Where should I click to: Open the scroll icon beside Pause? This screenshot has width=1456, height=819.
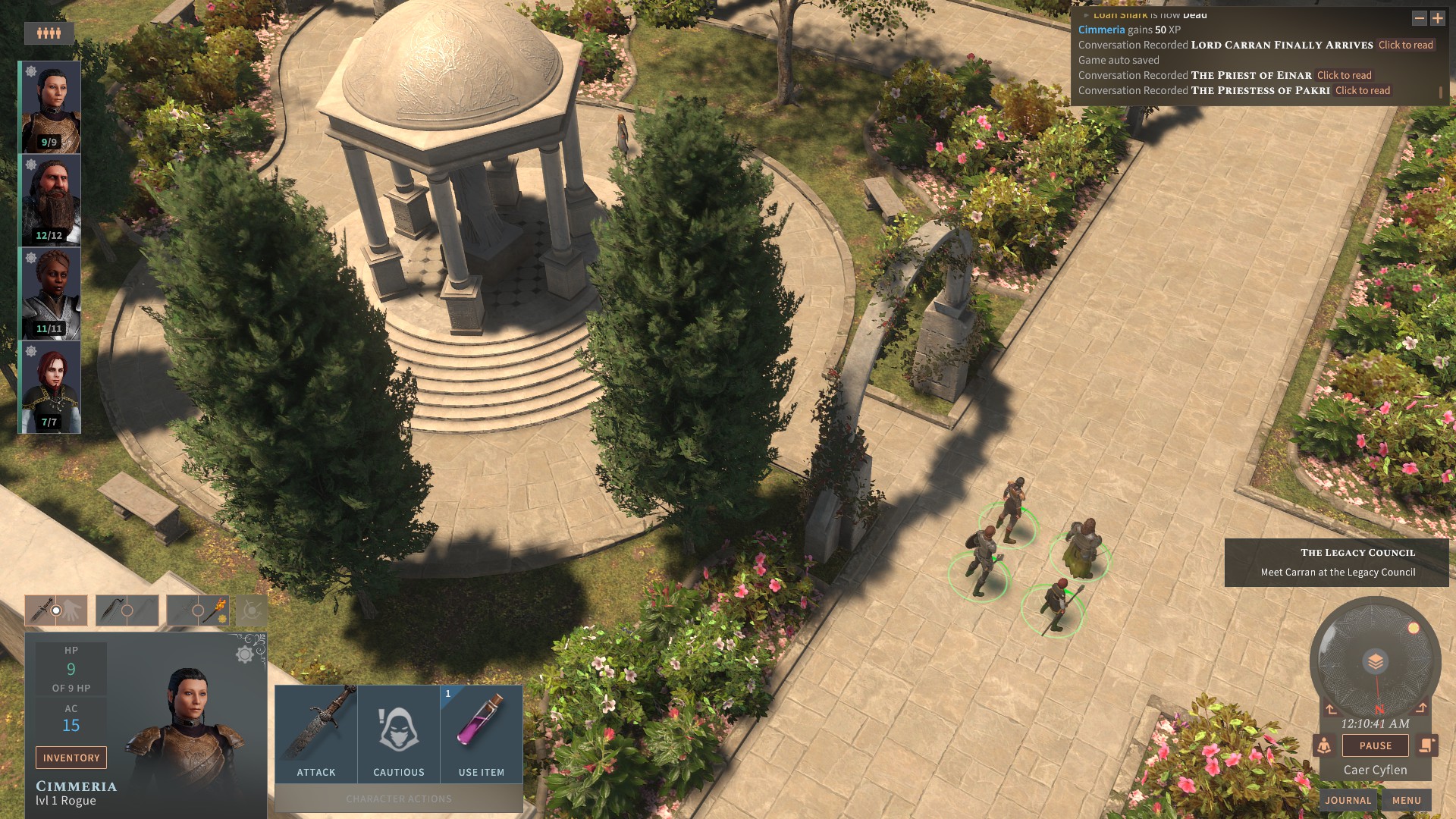click(1426, 745)
